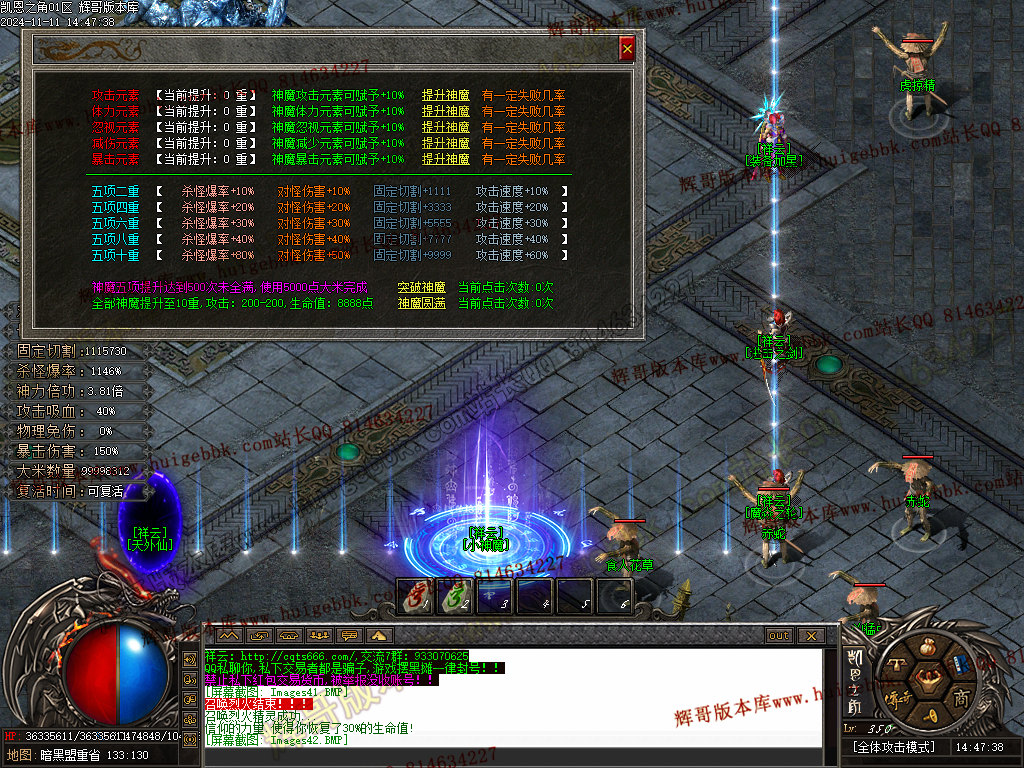Use the green item in hotbar slot 2
Viewport: 1024px width, 768px height.
456,596
